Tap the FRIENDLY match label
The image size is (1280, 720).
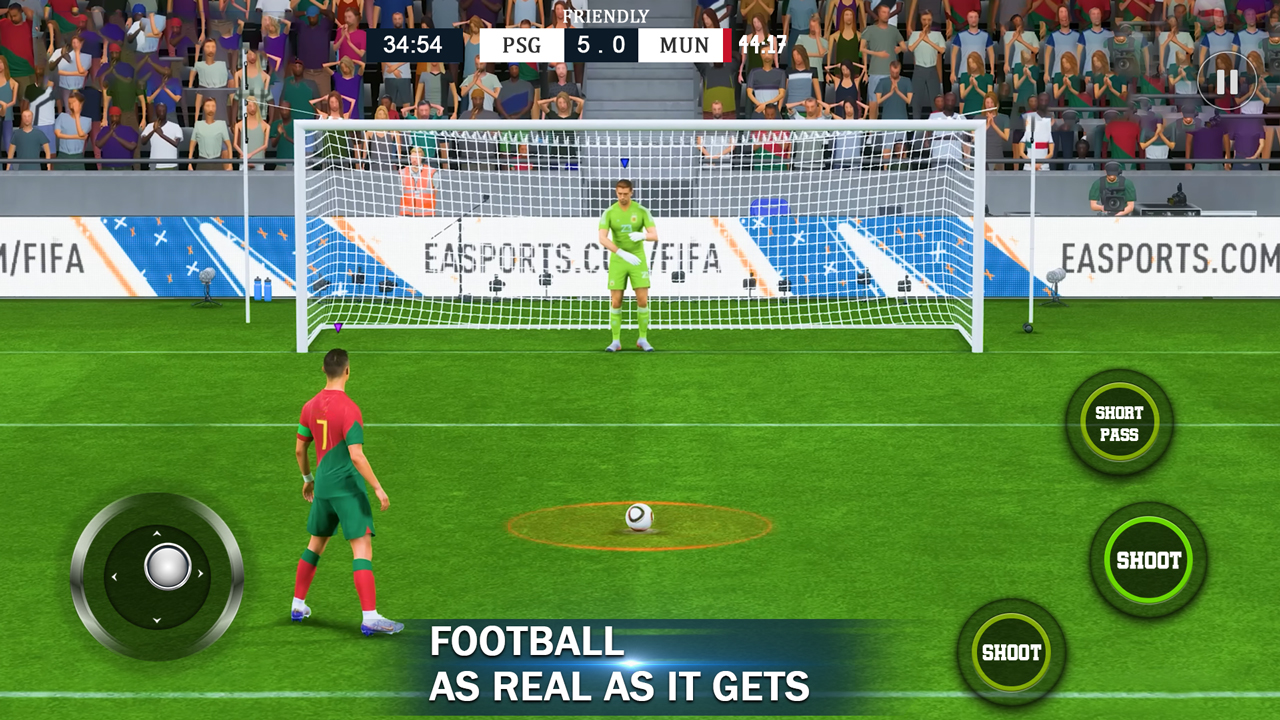click(x=609, y=16)
